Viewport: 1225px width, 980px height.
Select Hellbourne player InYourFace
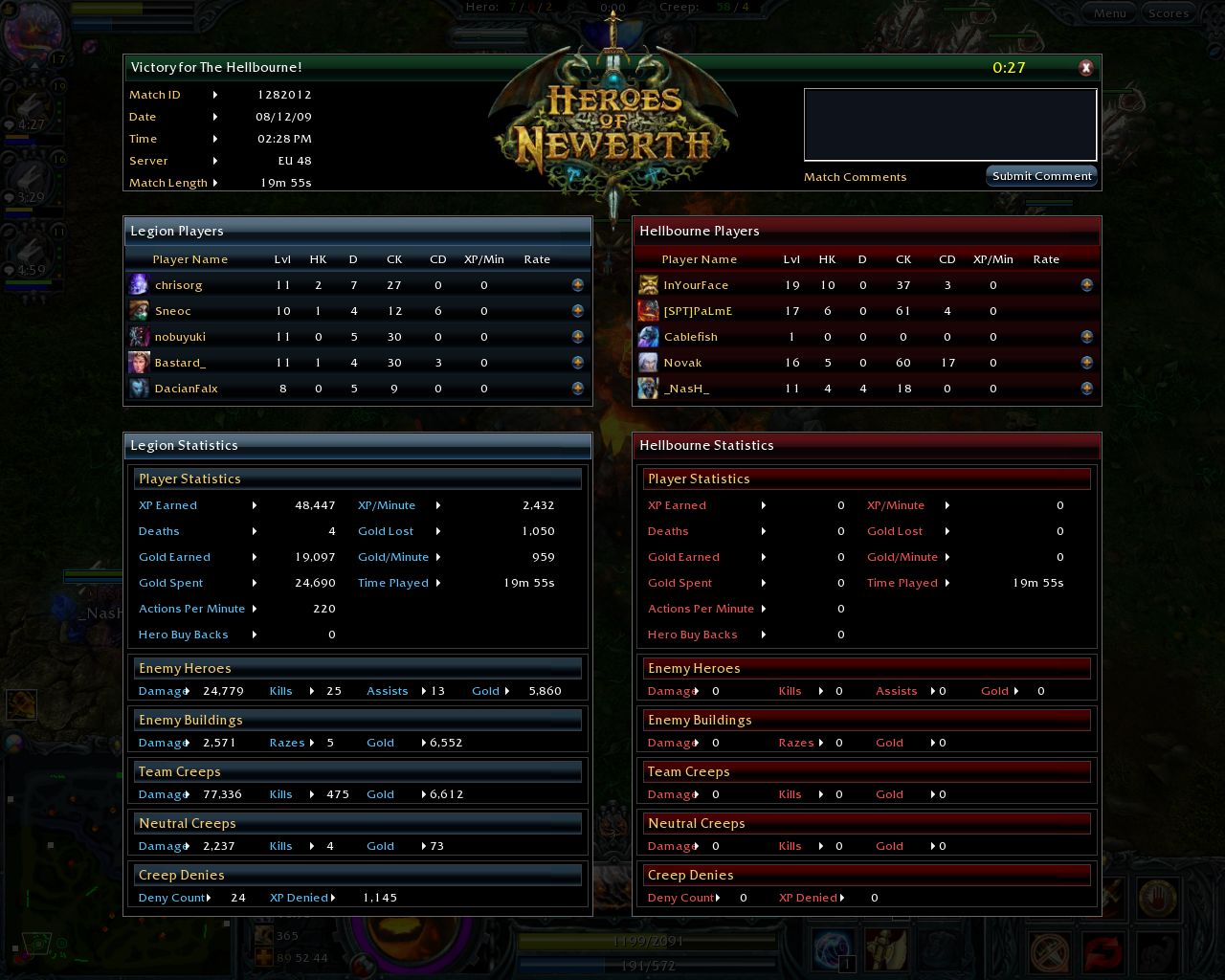[696, 285]
